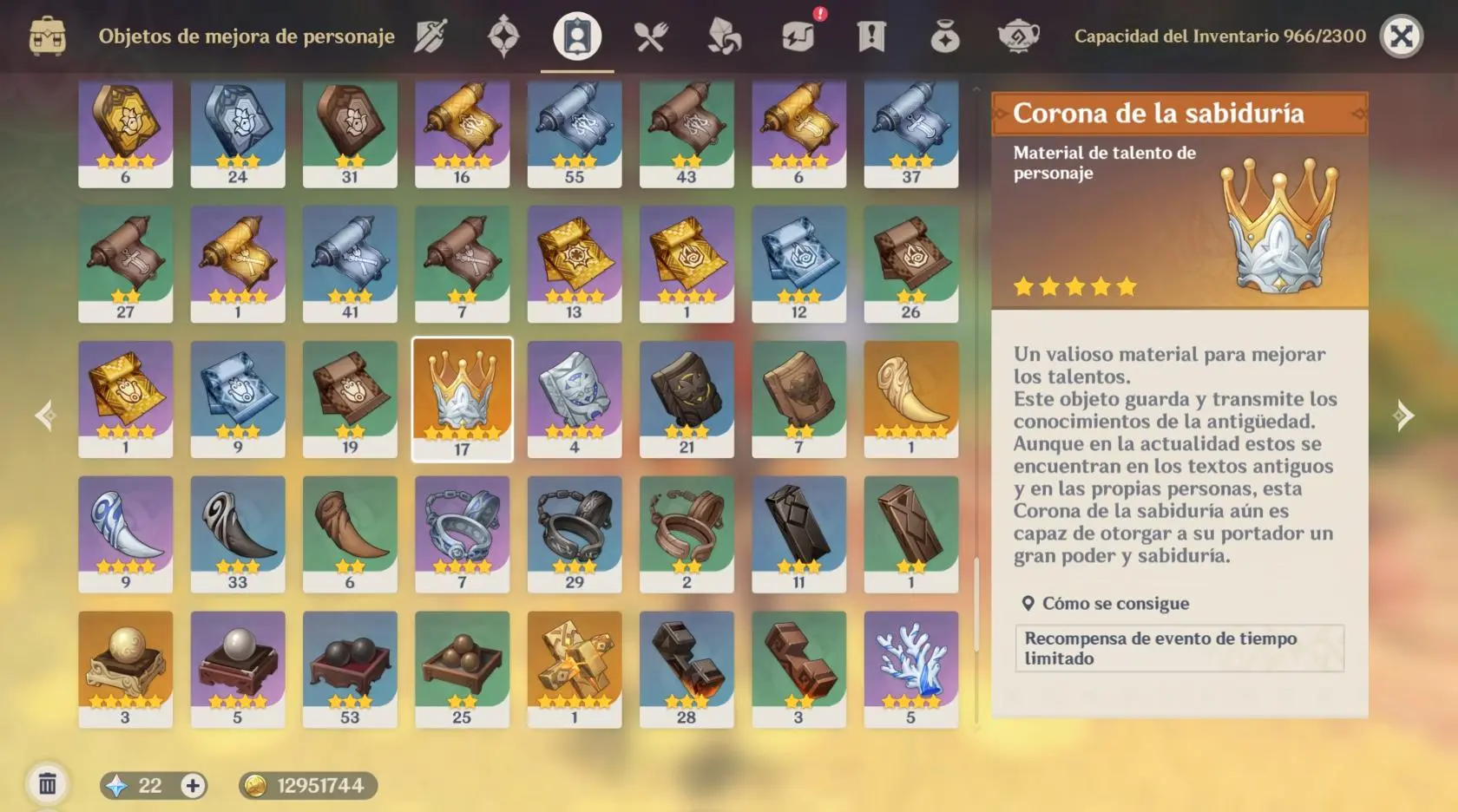The image size is (1458, 812).
Task: Open the materials tab with leaf icon
Action: tap(724, 36)
